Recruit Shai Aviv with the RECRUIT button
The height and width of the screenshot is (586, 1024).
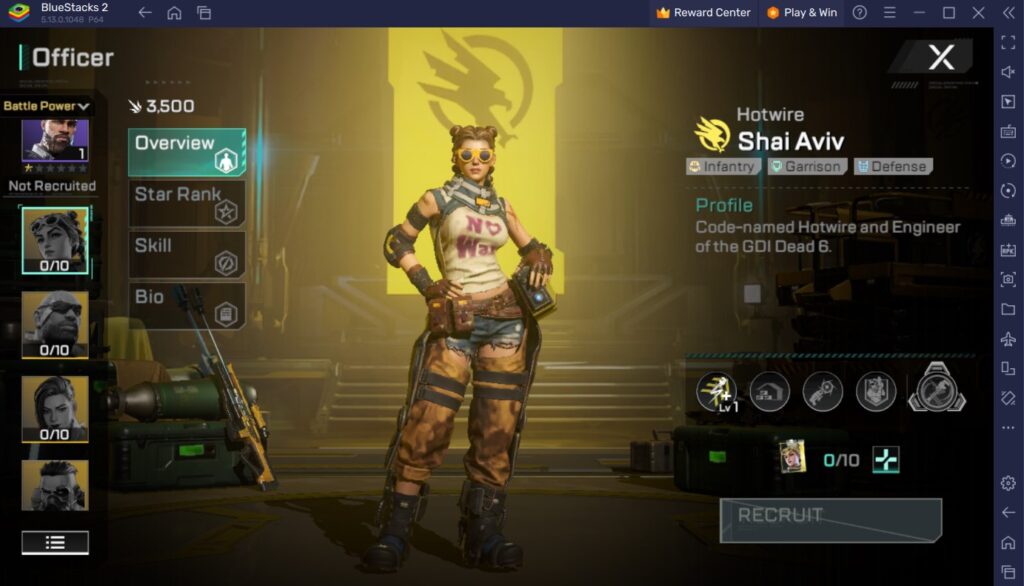click(x=830, y=519)
